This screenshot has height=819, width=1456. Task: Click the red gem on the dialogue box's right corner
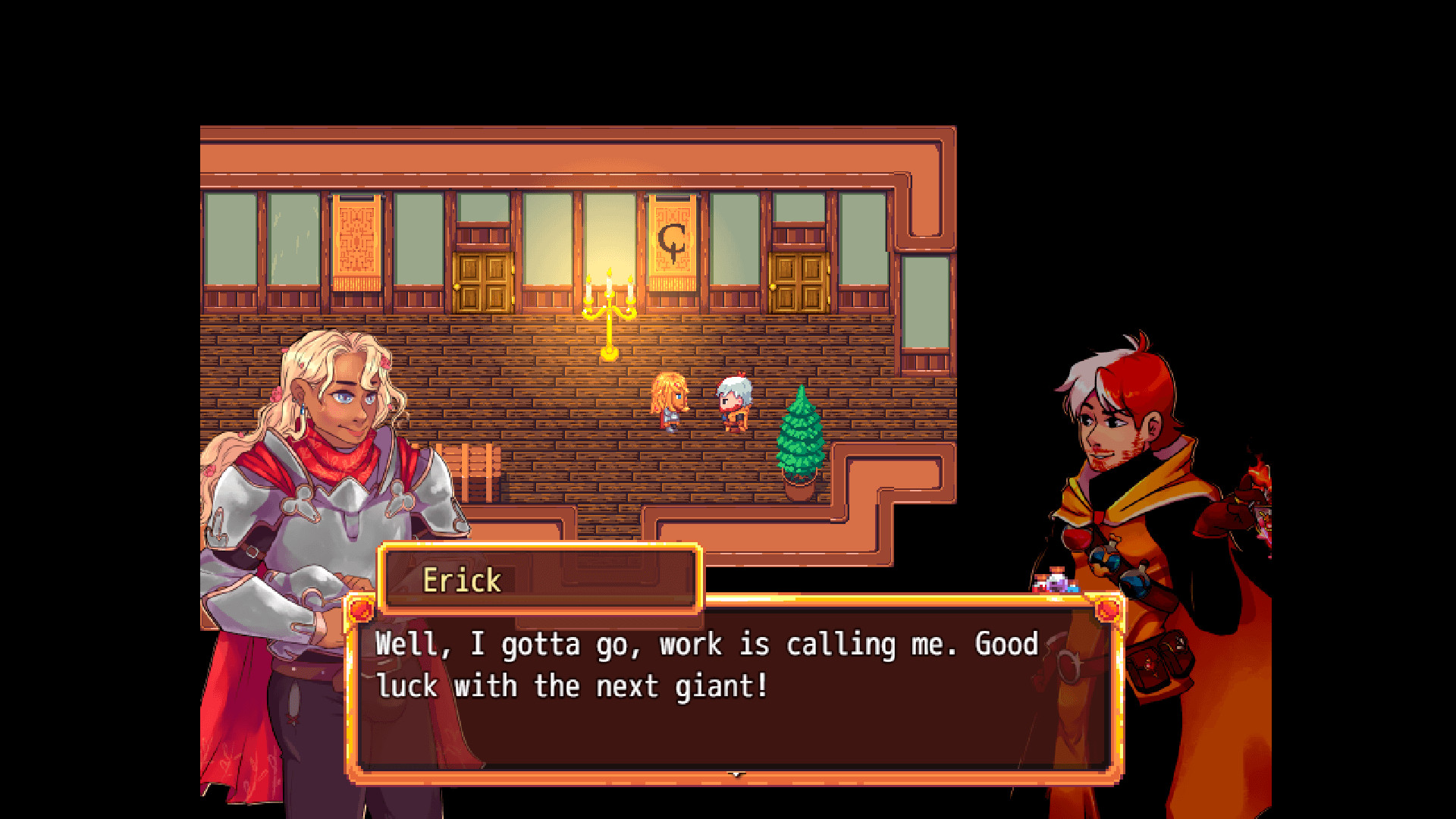click(x=1107, y=611)
